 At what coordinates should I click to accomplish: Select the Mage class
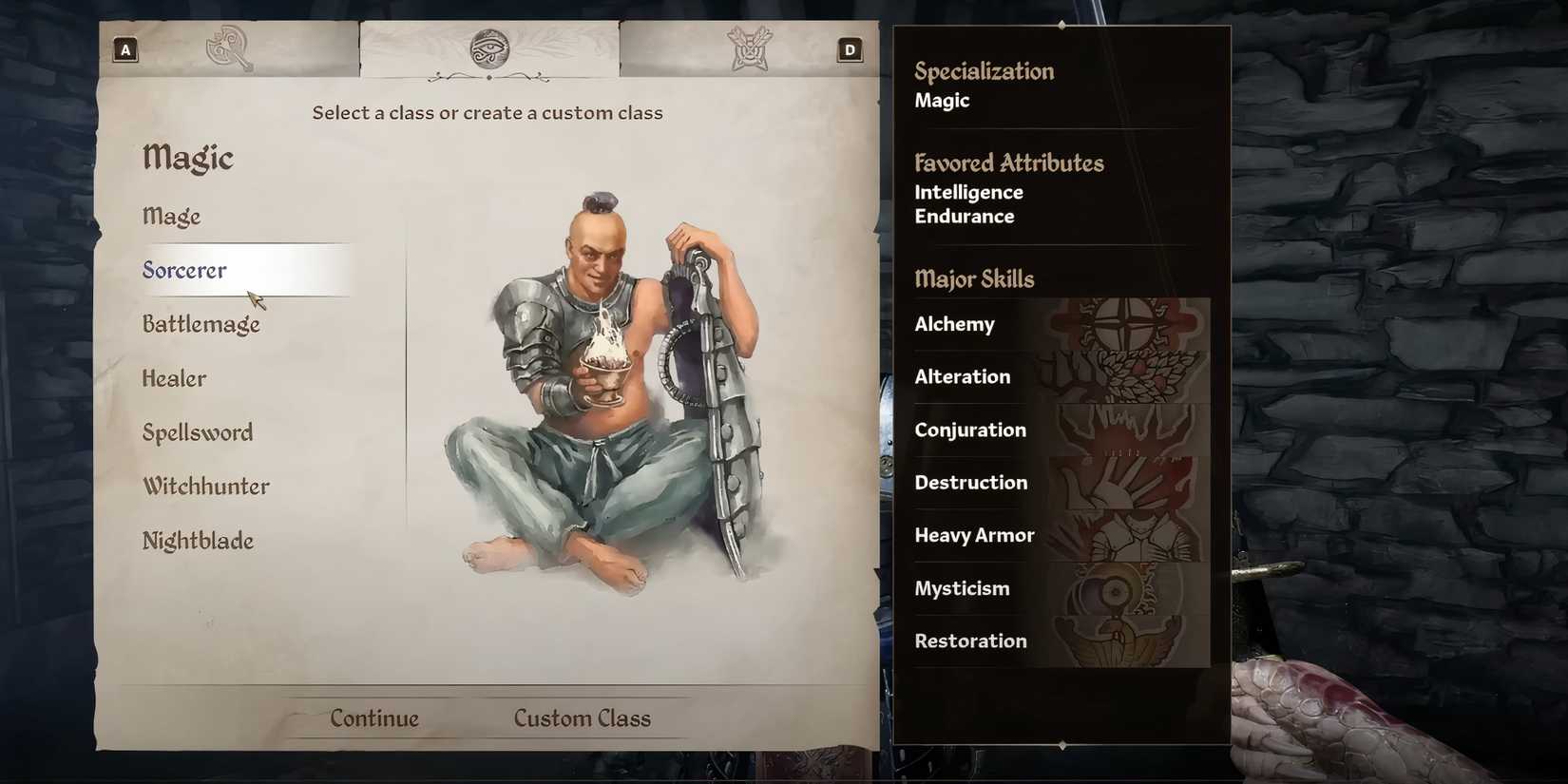point(172,217)
